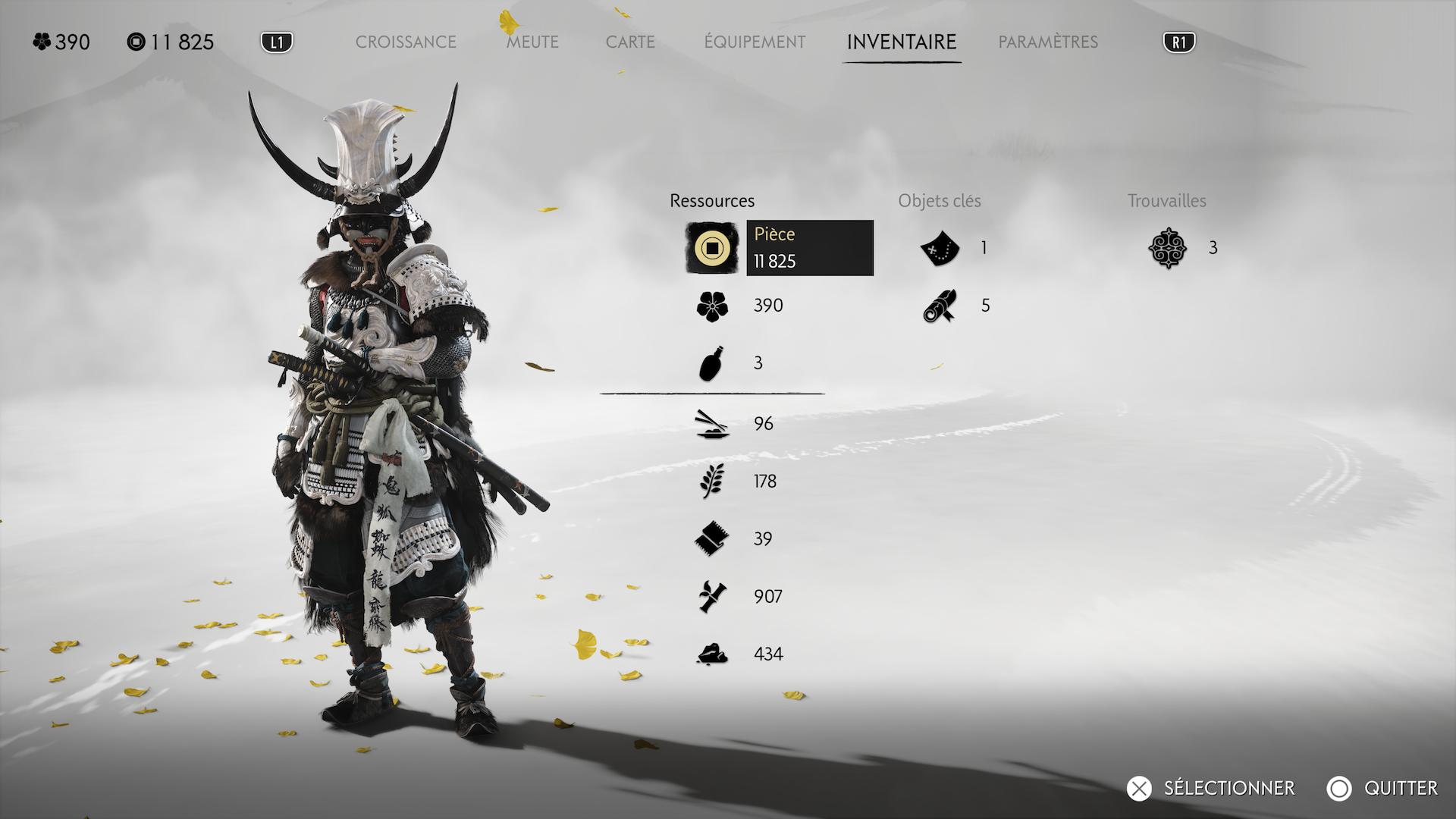1456x819 pixels.
Task: Choose the cloth fabric resource icon
Action: click(x=712, y=539)
